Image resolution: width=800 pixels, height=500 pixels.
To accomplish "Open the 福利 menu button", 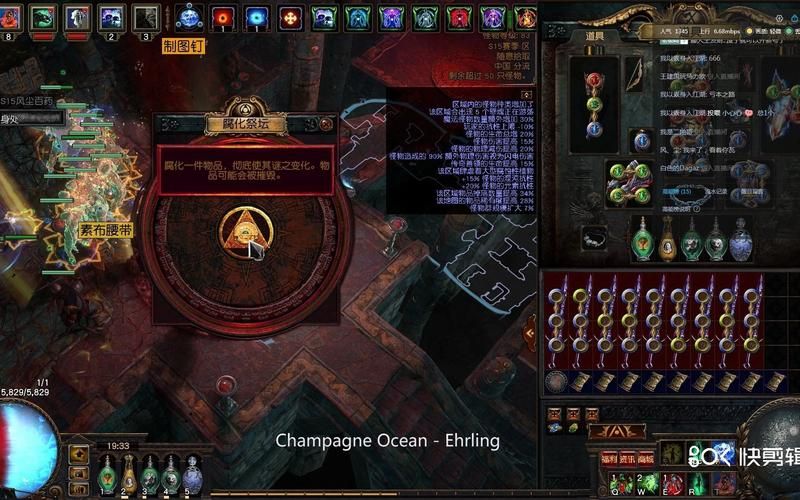I will [x=608, y=457].
